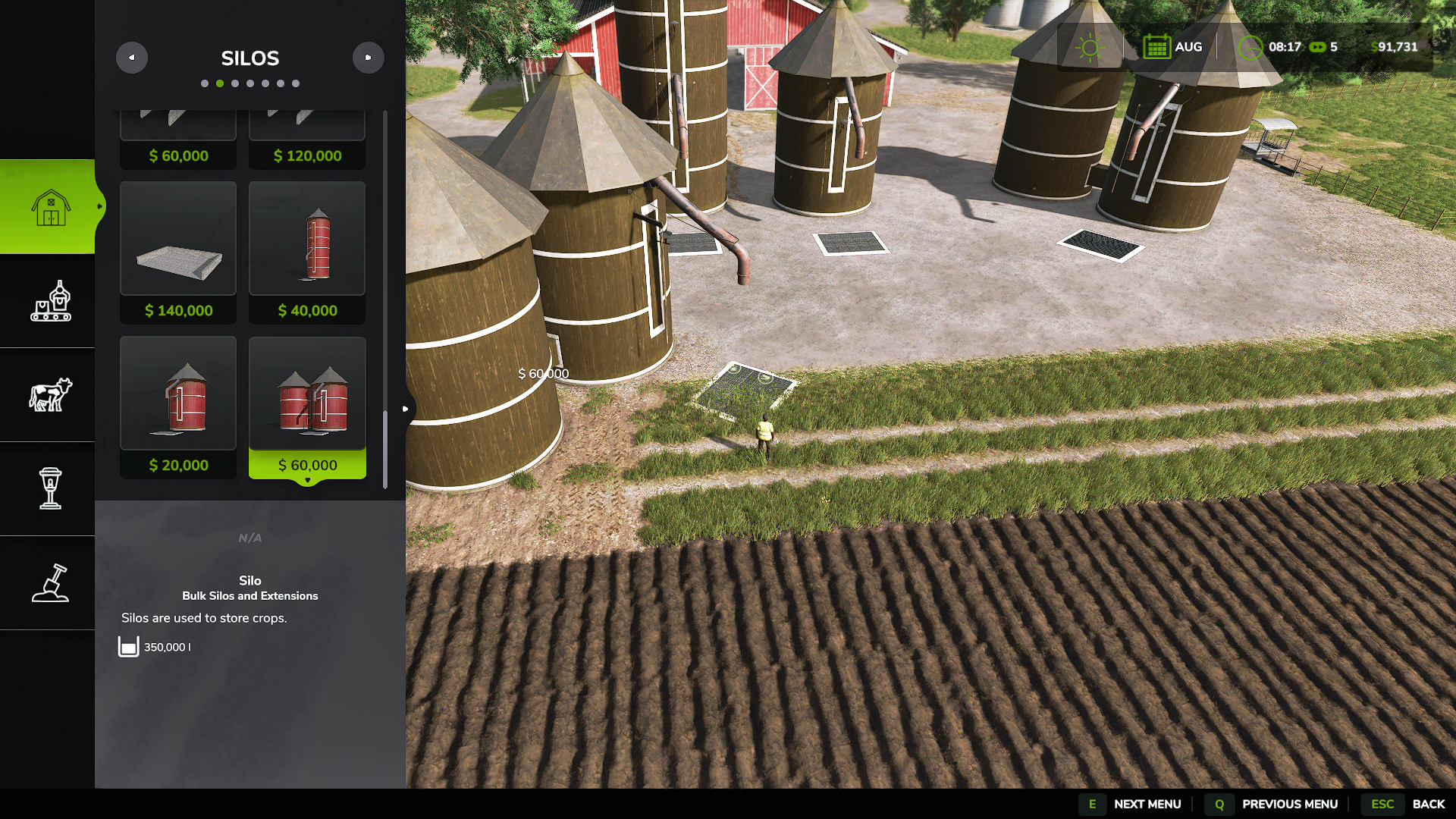Open the street lamp decoration category

[49, 488]
